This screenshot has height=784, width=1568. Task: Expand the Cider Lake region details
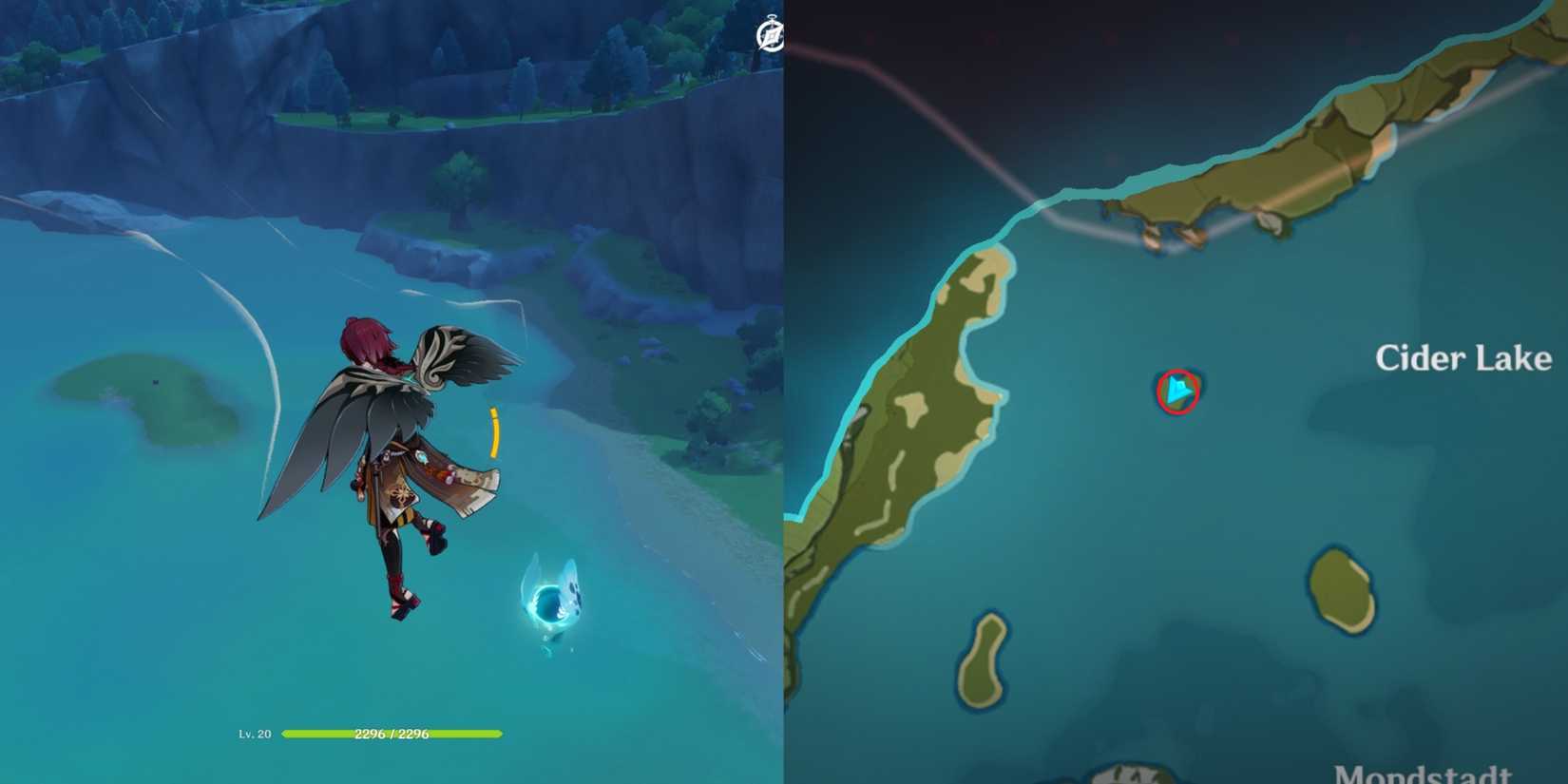point(1463,356)
